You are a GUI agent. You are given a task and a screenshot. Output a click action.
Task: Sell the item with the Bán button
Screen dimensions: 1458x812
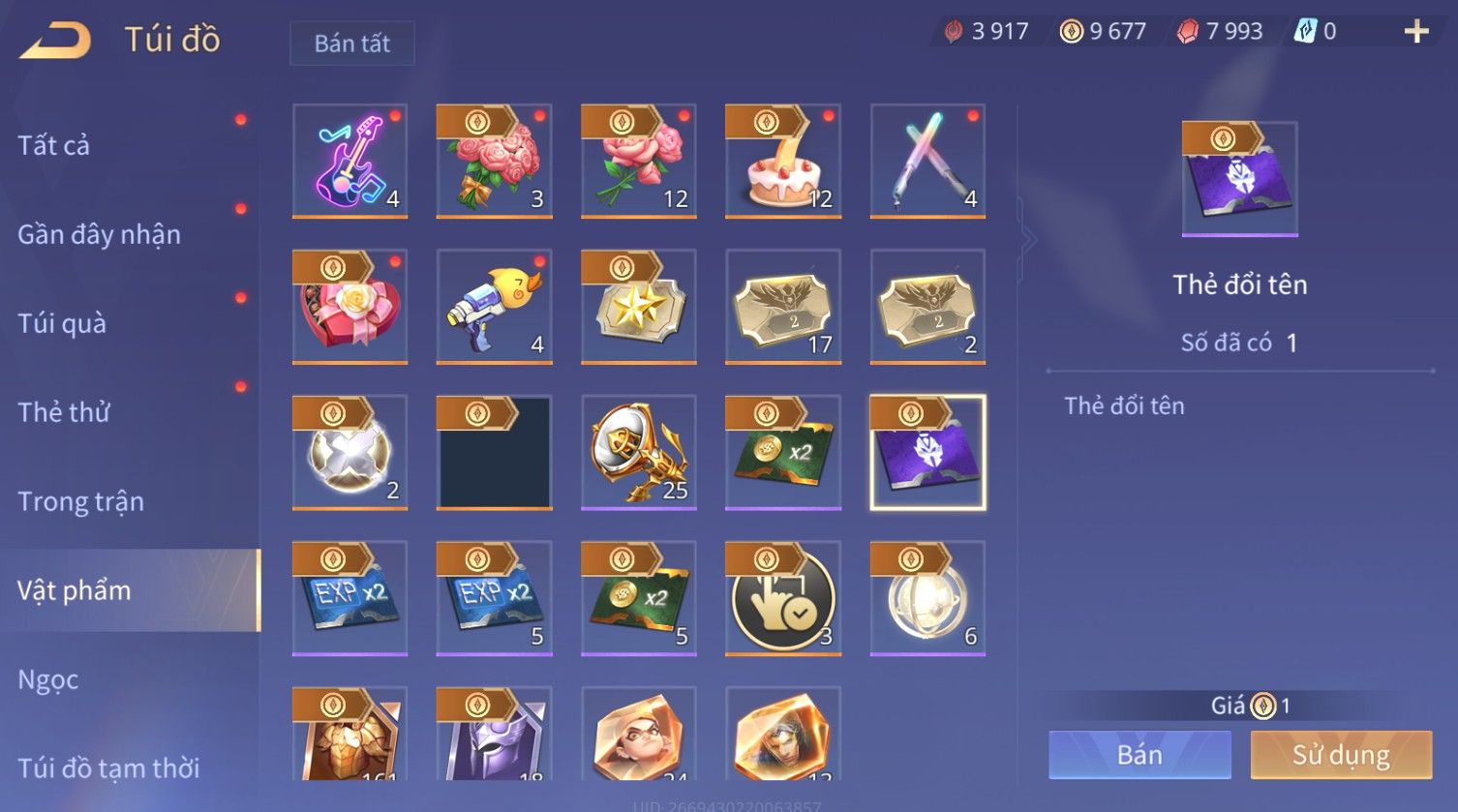[1139, 755]
